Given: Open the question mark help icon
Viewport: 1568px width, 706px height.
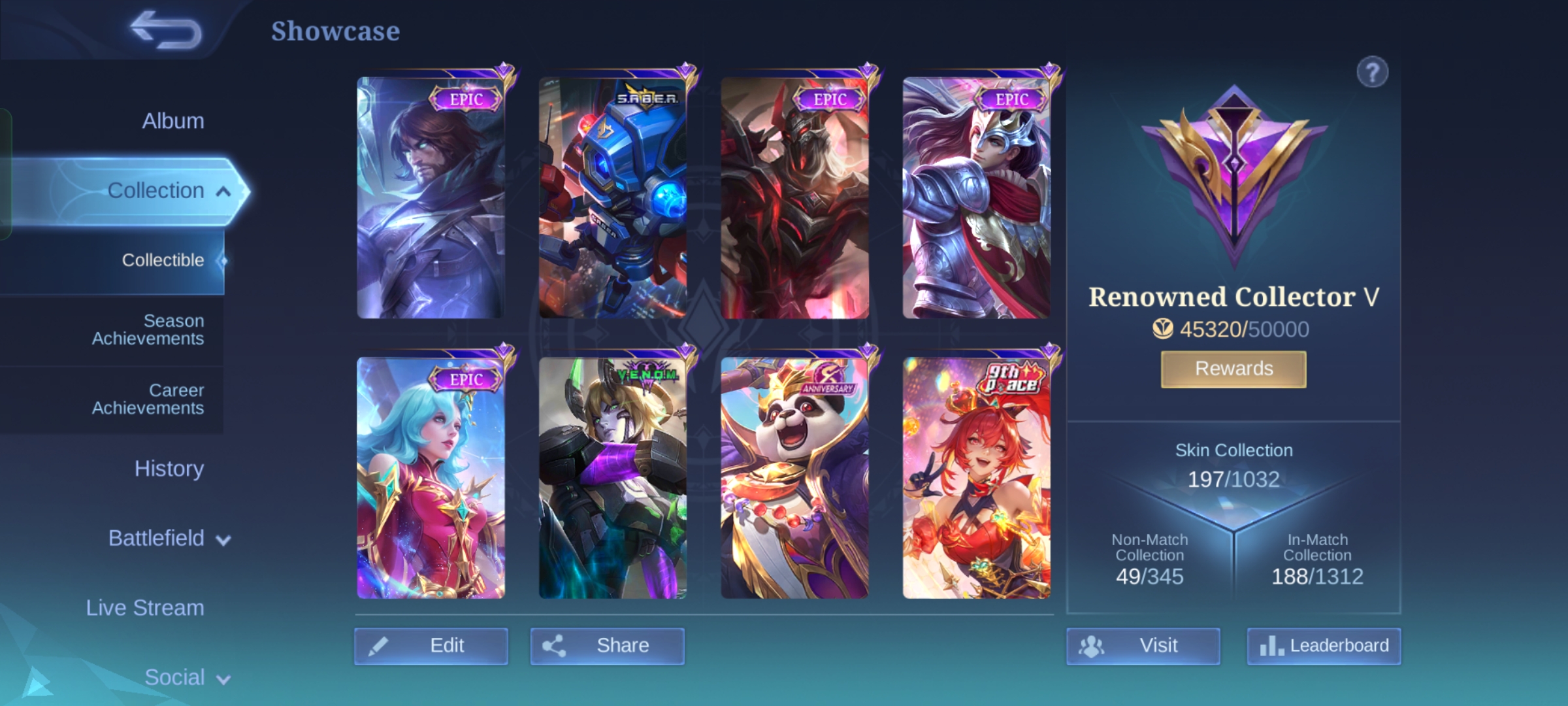Looking at the screenshot, I should (1372, 73).
